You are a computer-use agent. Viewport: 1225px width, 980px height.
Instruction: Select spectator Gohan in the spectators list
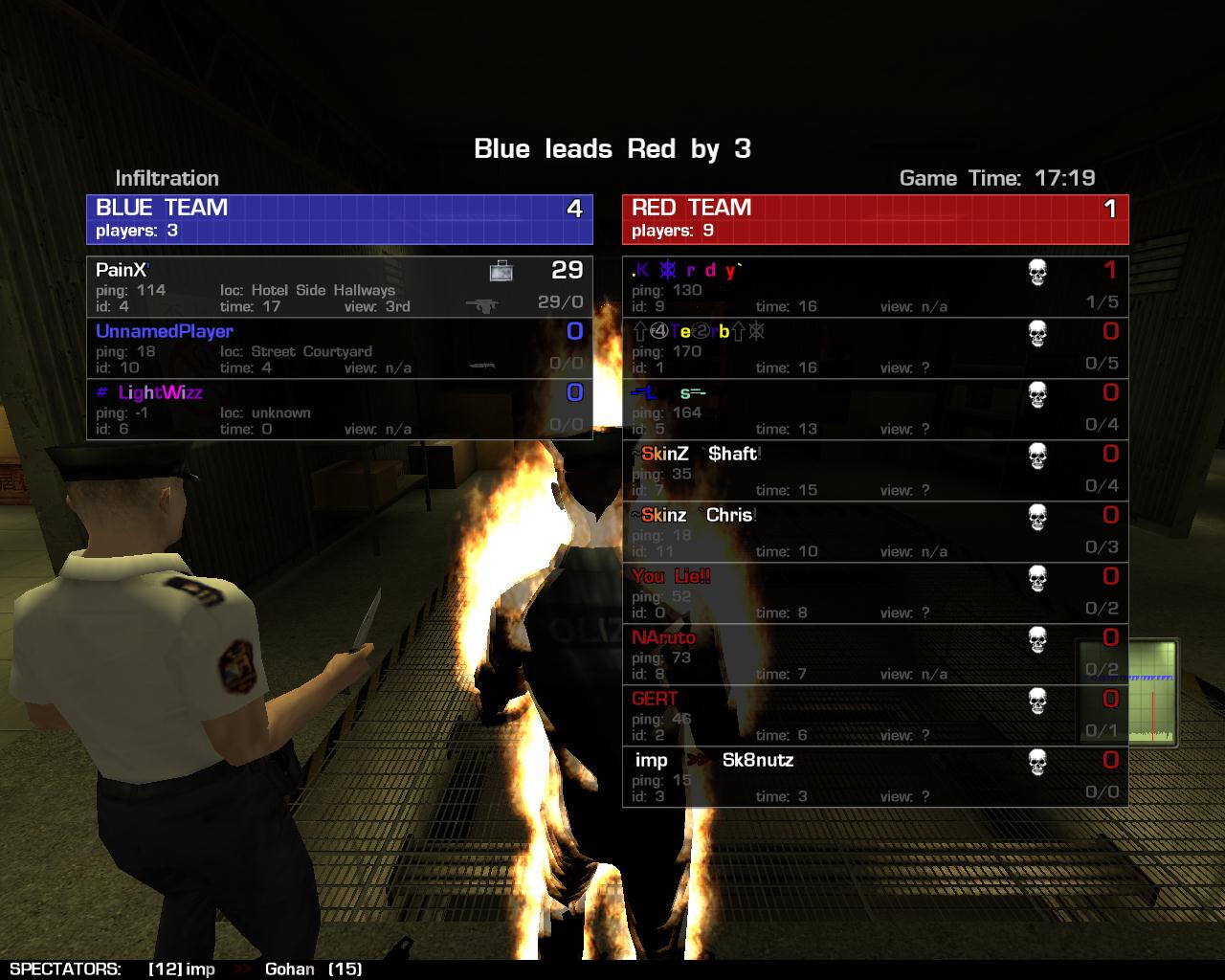pyautogui.click(x=290, y=969)
